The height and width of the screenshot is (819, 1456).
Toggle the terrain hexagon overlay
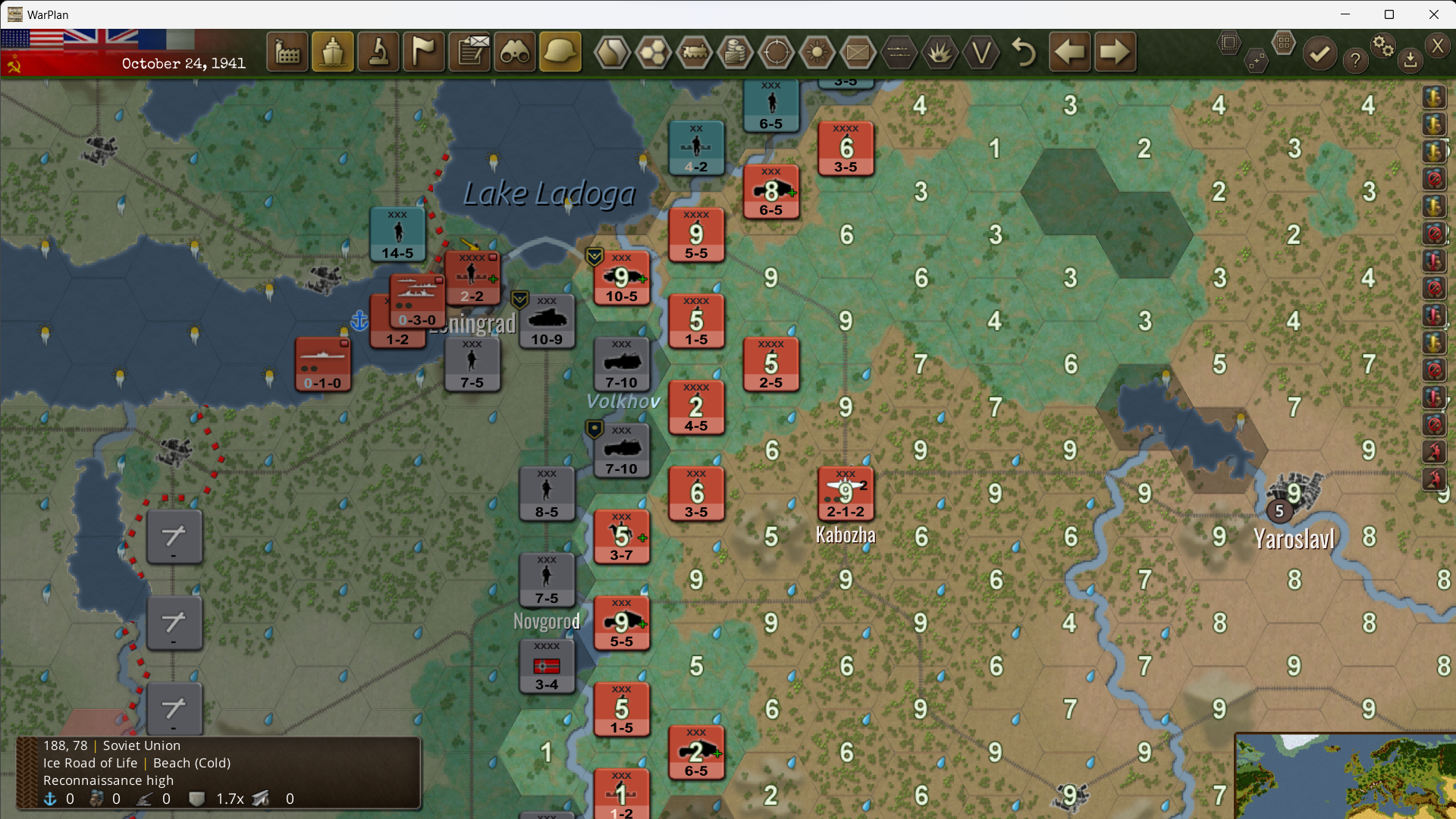coord(613,52)
